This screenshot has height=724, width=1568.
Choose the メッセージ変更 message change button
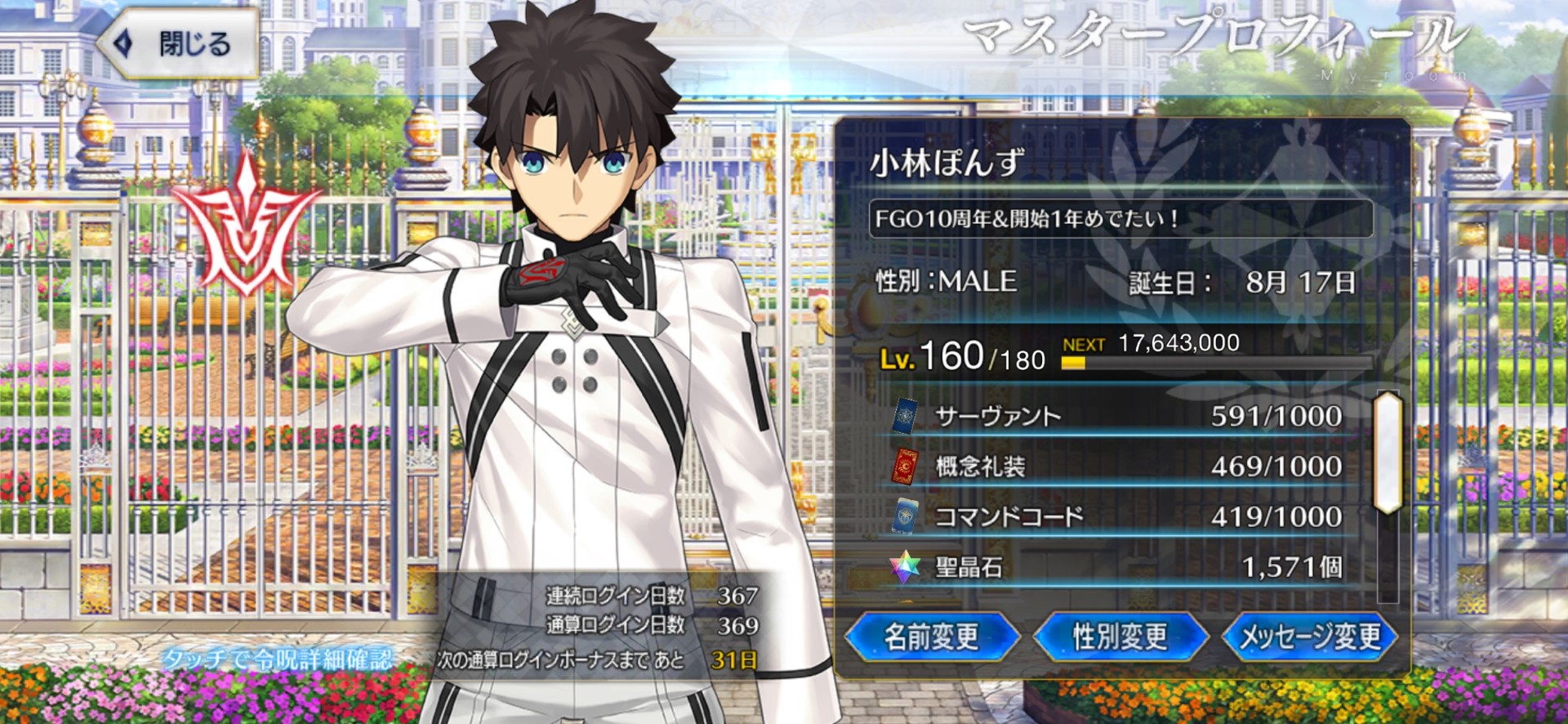coord(1309,637)
